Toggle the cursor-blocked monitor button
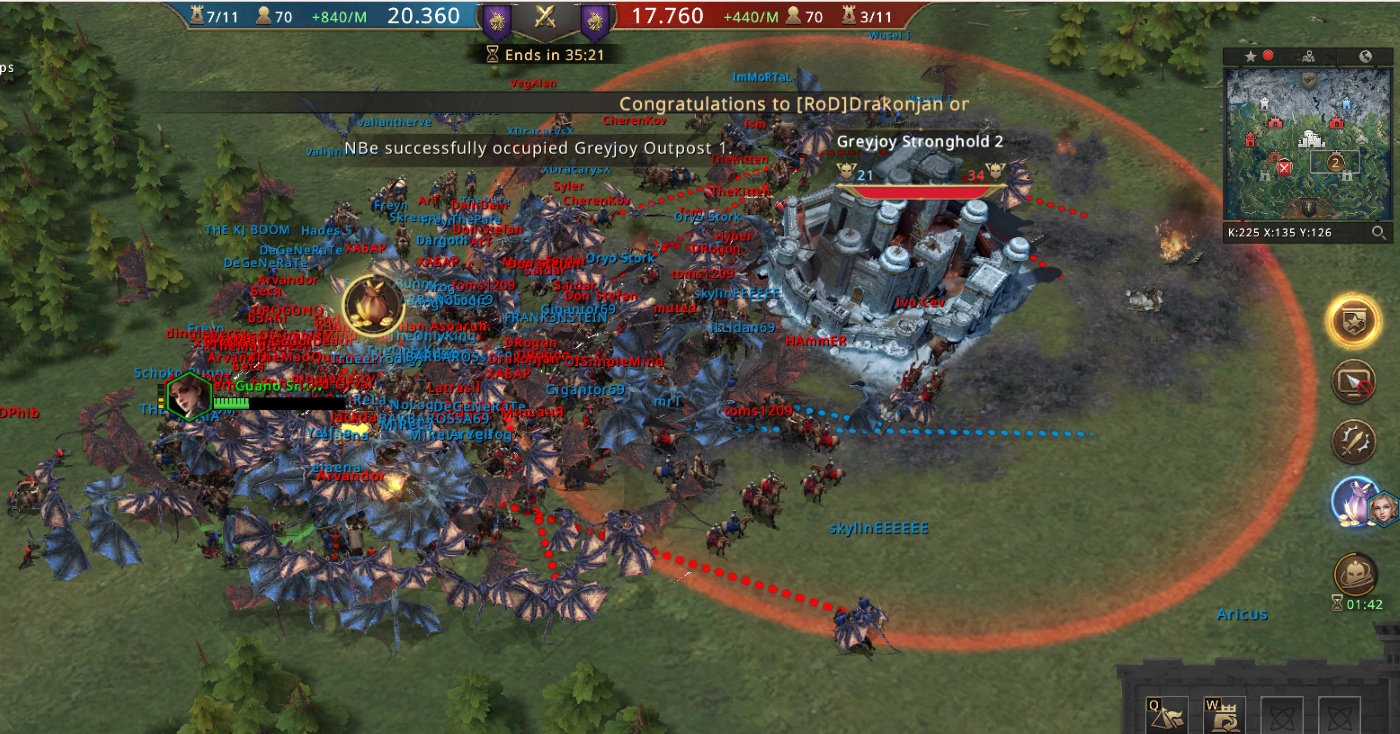This screenshot has height=734, width=1400. point(1354,382)
